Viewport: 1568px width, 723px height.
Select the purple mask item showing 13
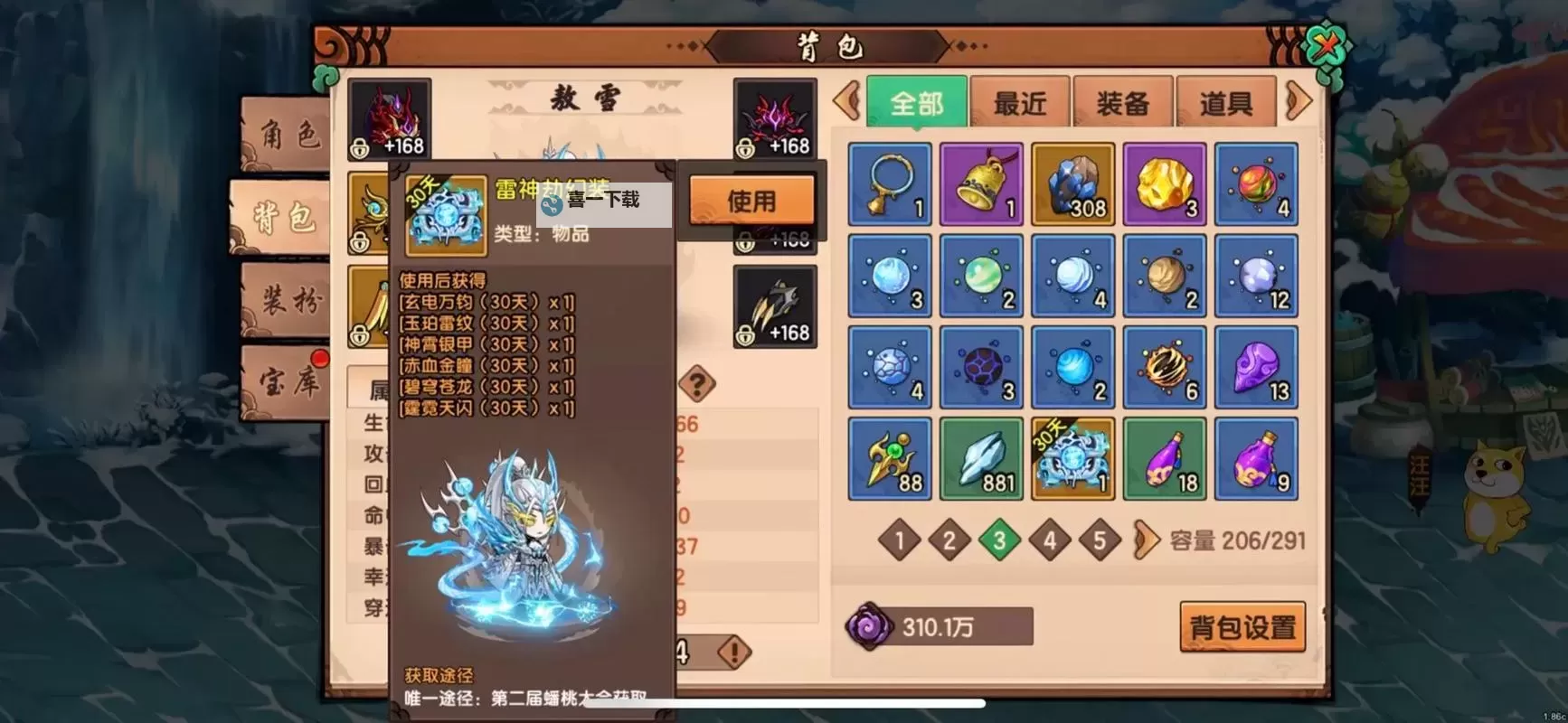[x=1258, y=367]
